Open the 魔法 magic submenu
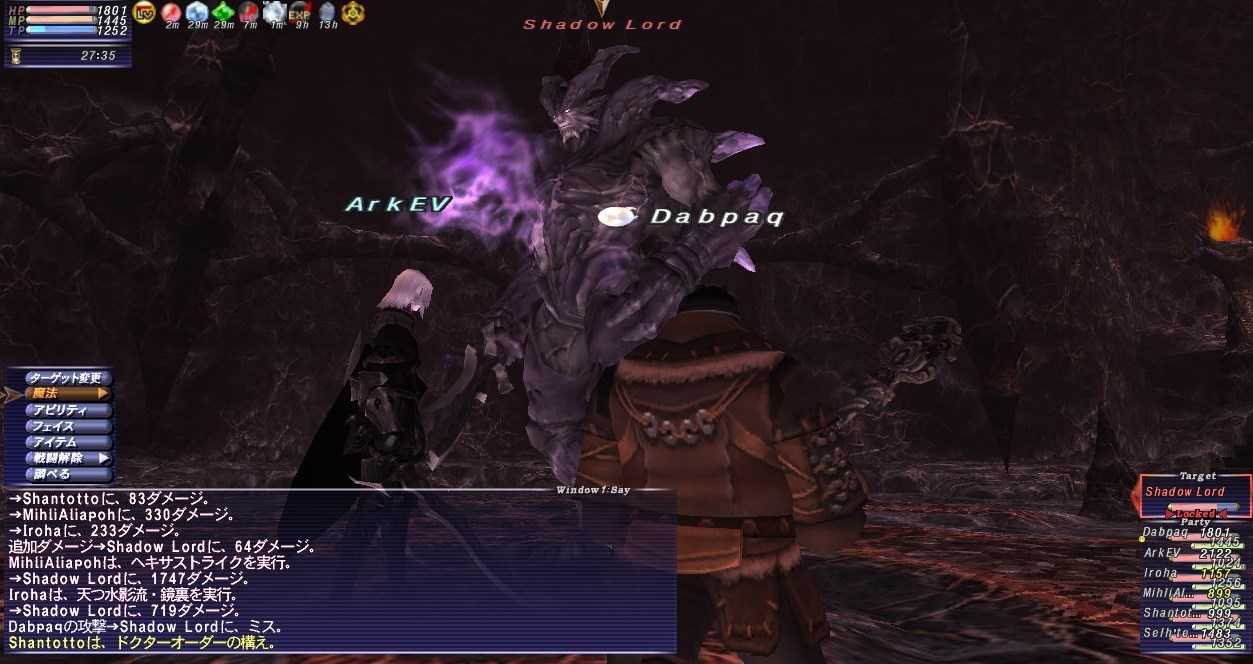Screen dimensions: 1253x664 [x=62, y=394]
